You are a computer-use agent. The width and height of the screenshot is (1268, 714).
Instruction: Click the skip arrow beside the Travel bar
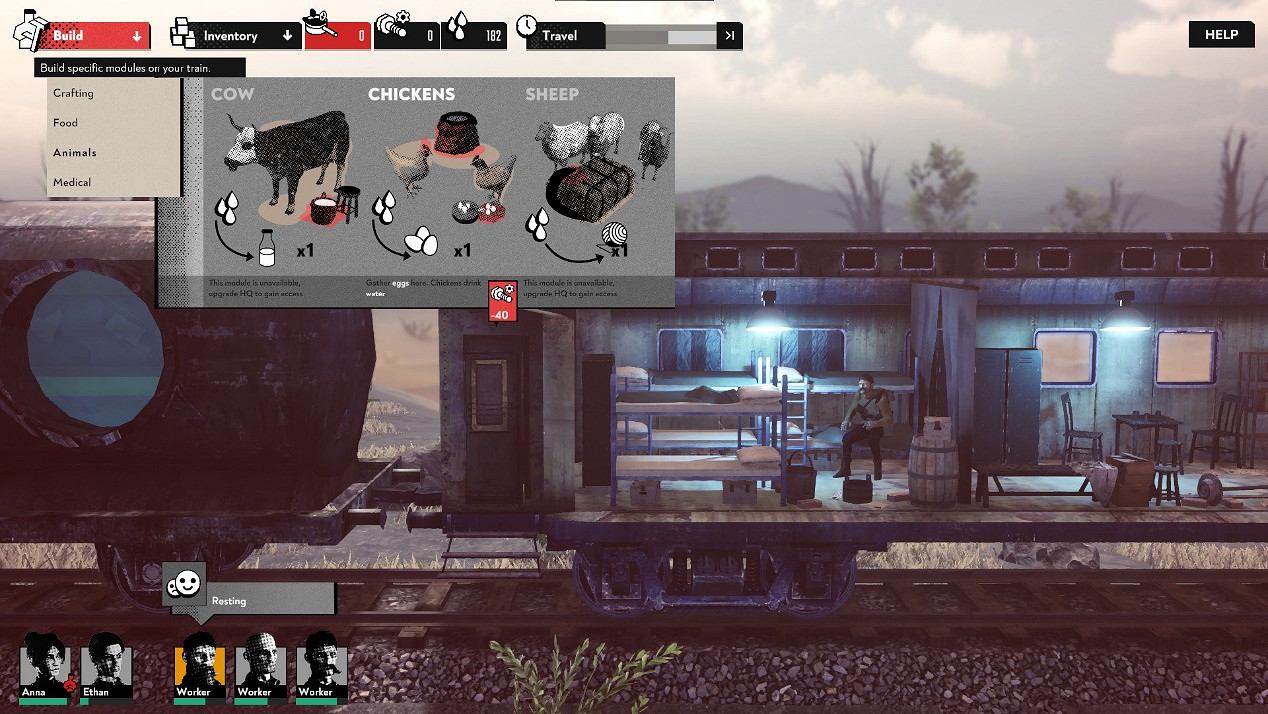[x=731, y=36]
